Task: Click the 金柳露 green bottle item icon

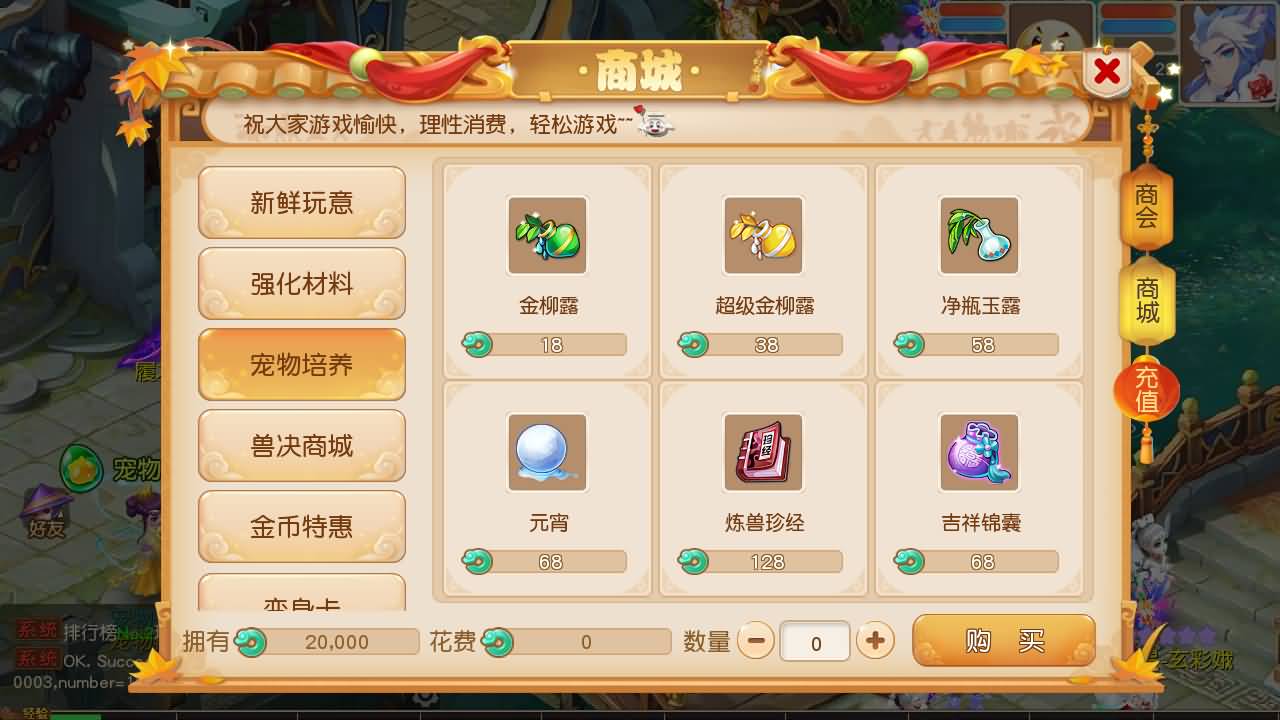Action: [547, 236]
